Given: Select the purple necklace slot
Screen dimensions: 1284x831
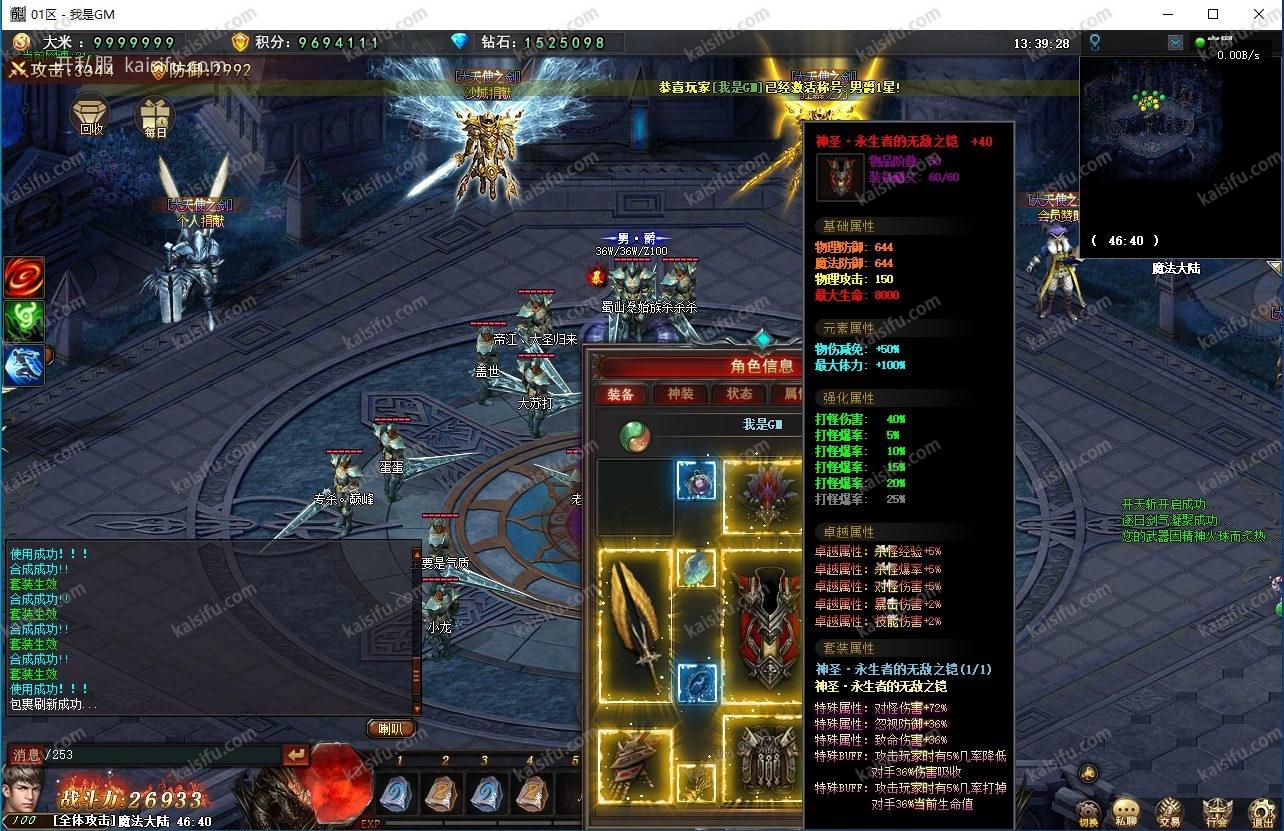Looking at the screenshot, I should [696, 480].
